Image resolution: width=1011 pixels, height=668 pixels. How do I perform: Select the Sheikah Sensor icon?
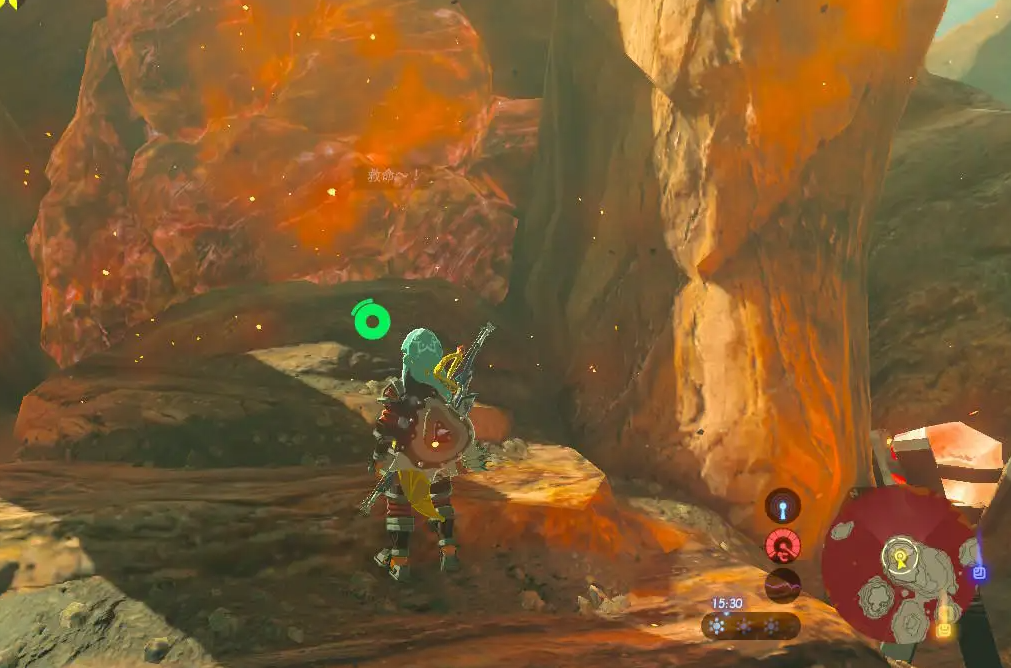783,506
